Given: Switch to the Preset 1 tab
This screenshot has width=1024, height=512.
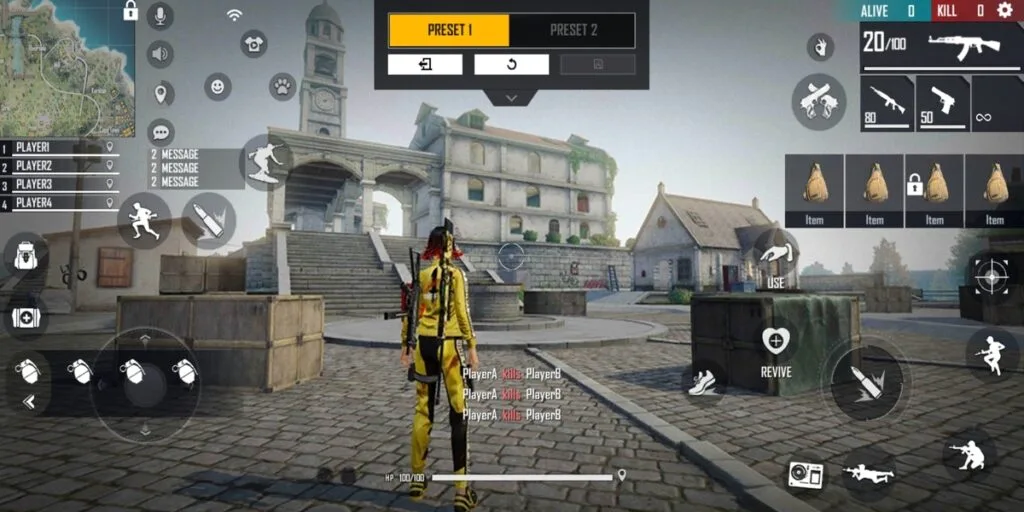Looking at the screenshot, I should (x=449, y=30).
